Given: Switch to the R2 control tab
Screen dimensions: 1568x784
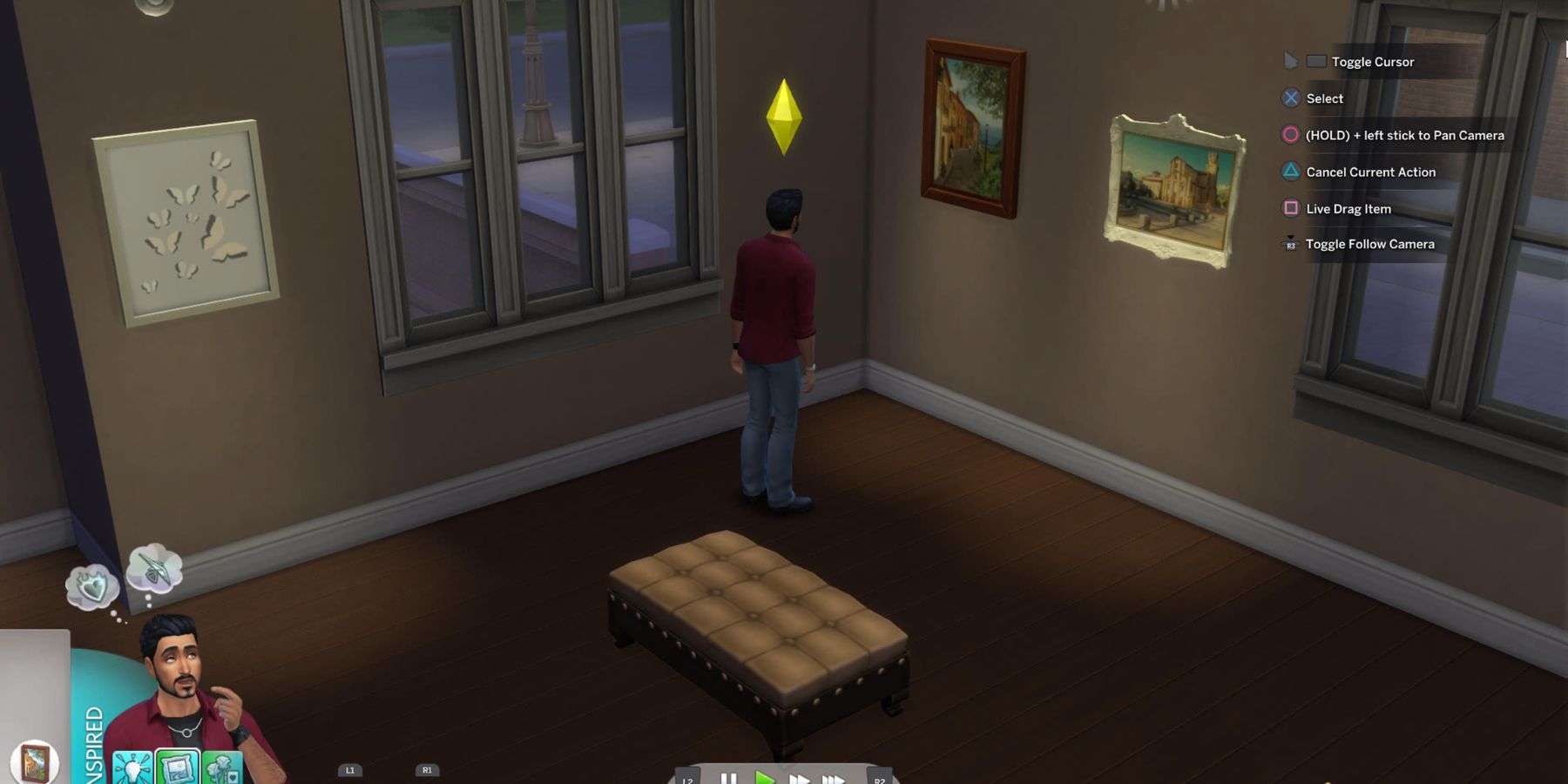Looking at the screenshot, I should click(x=879, y=781).
